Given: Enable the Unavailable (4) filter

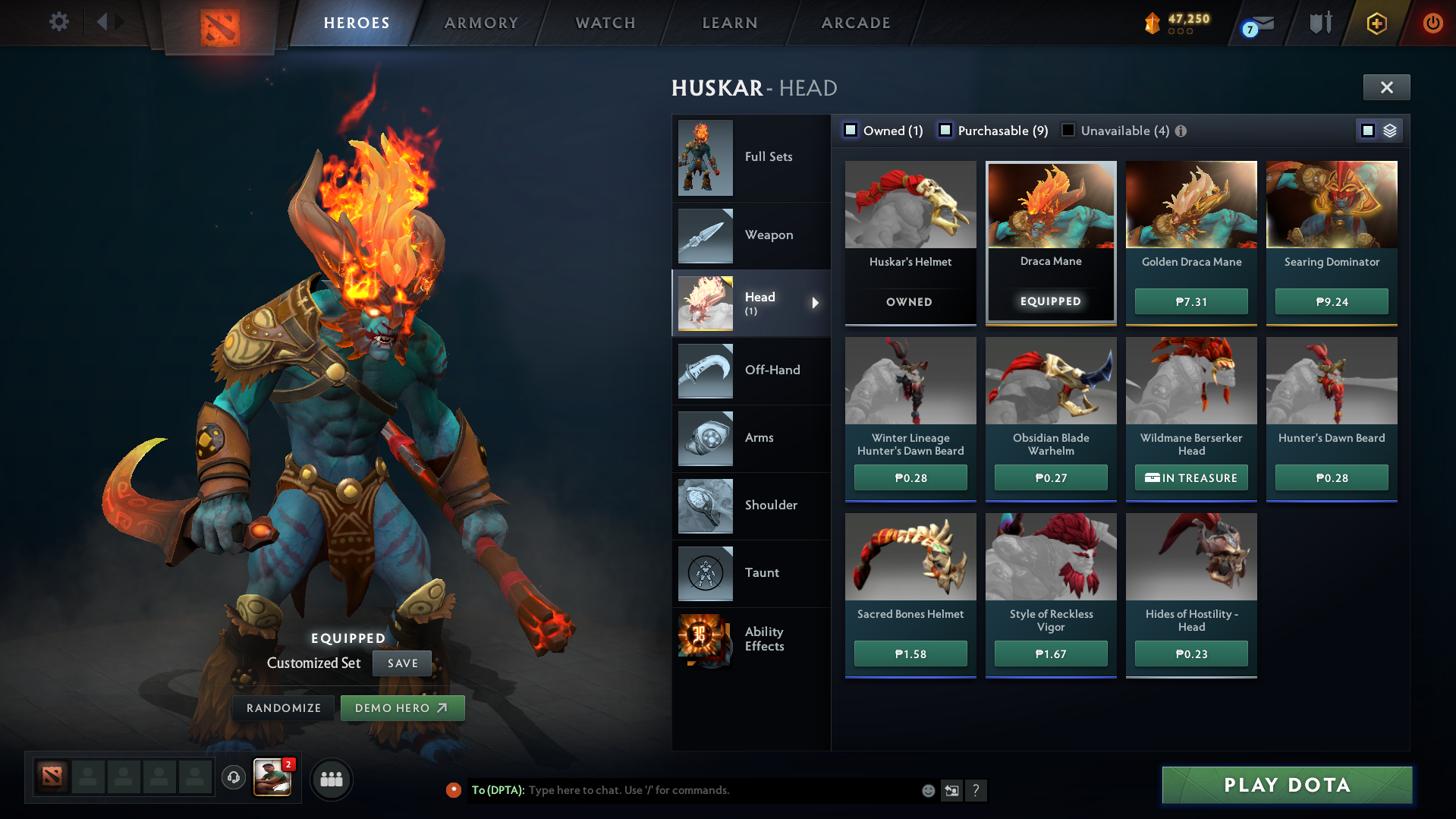Looking at the screenshot, I should click(x=1068, y=130).
